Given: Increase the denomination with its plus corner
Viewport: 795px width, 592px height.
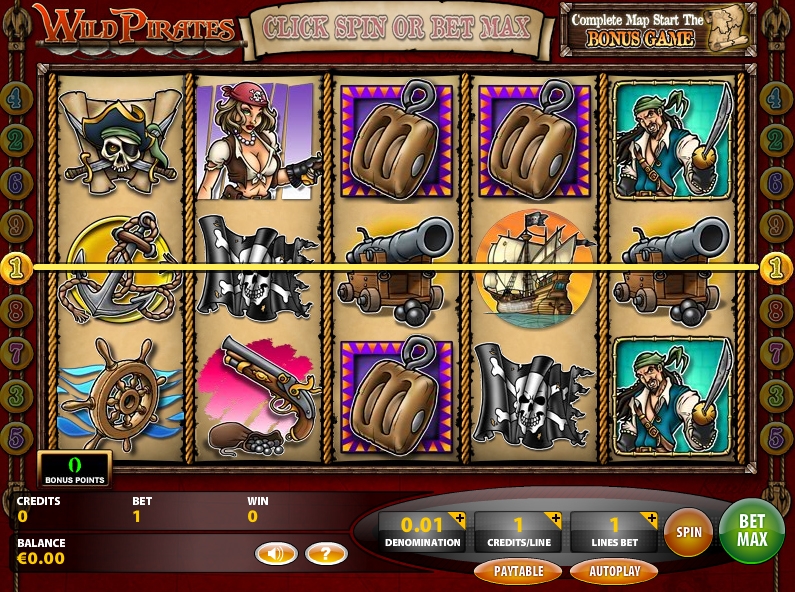Looking at the screenshot, I should pyautogui.click(x=458, y=519).
